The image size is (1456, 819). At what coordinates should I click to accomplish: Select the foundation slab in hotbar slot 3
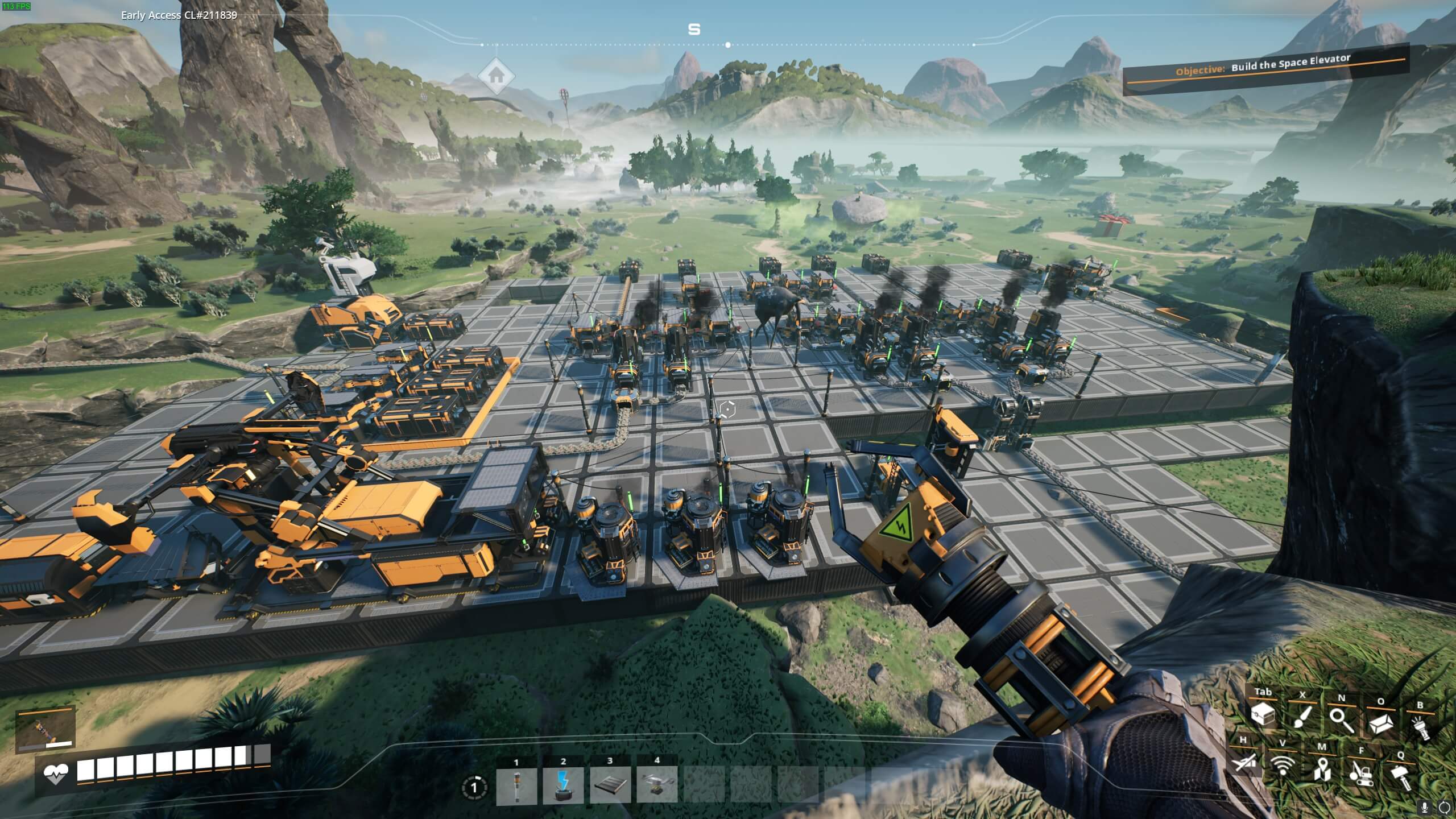tap(610, 785)
